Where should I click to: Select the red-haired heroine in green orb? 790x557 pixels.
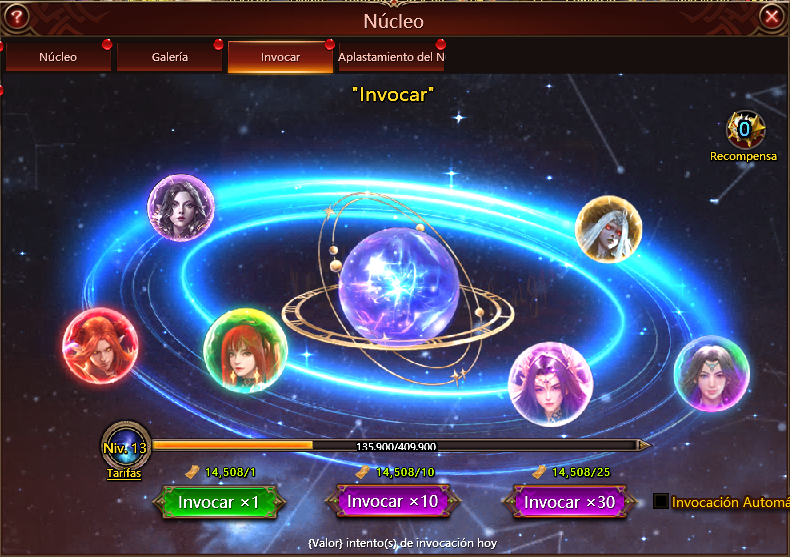click(245, 352)
